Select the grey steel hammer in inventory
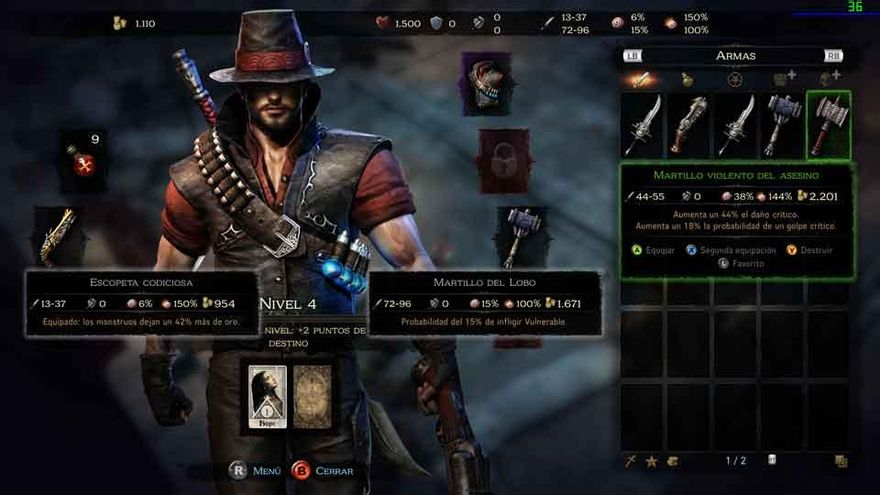The height and width of the screenshot is (495, 880). point(783,125)
